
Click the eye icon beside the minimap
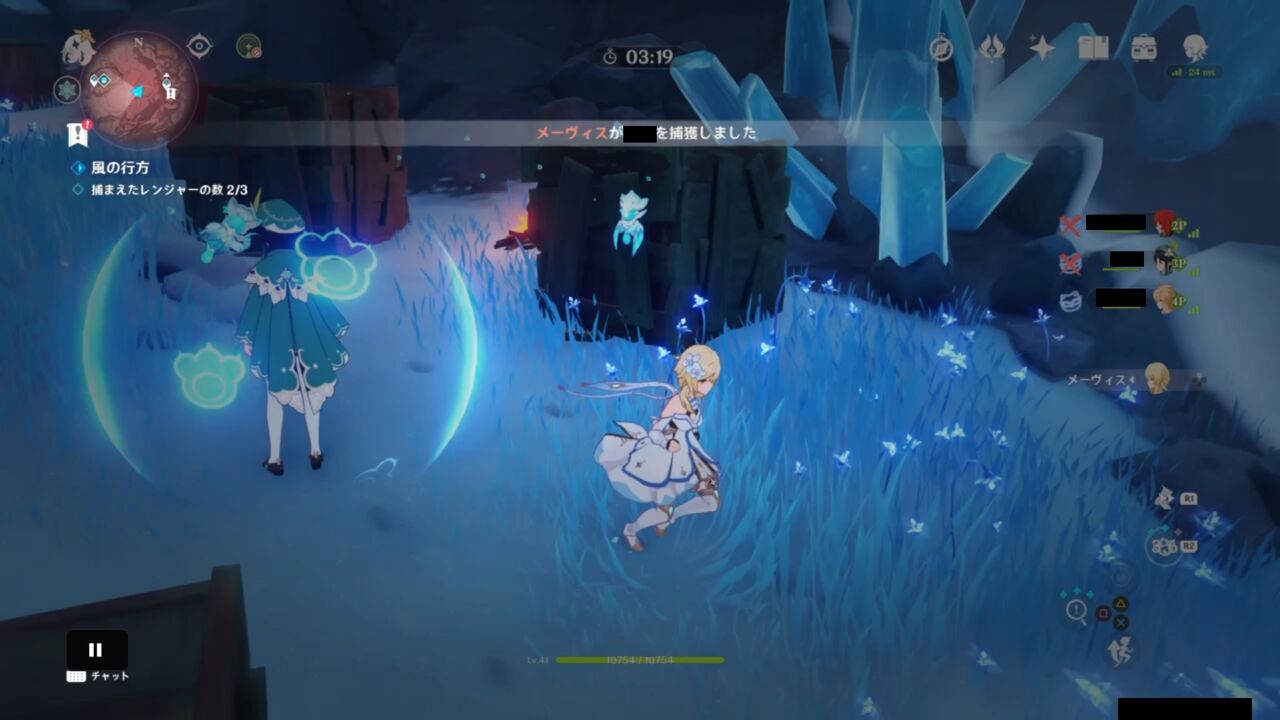(x=198, y=44)
